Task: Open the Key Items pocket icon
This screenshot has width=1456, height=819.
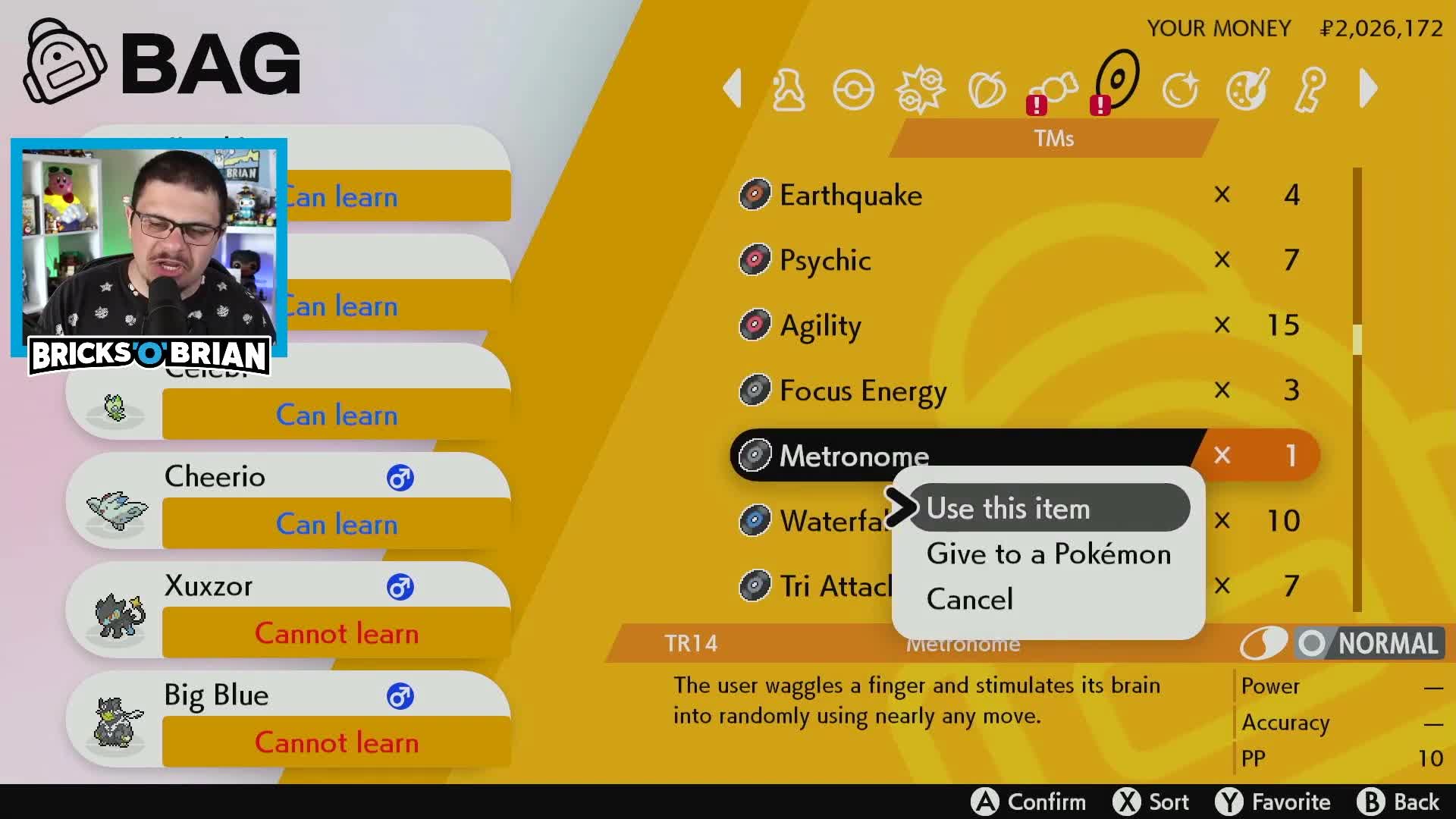Action: pos(1310,89)
